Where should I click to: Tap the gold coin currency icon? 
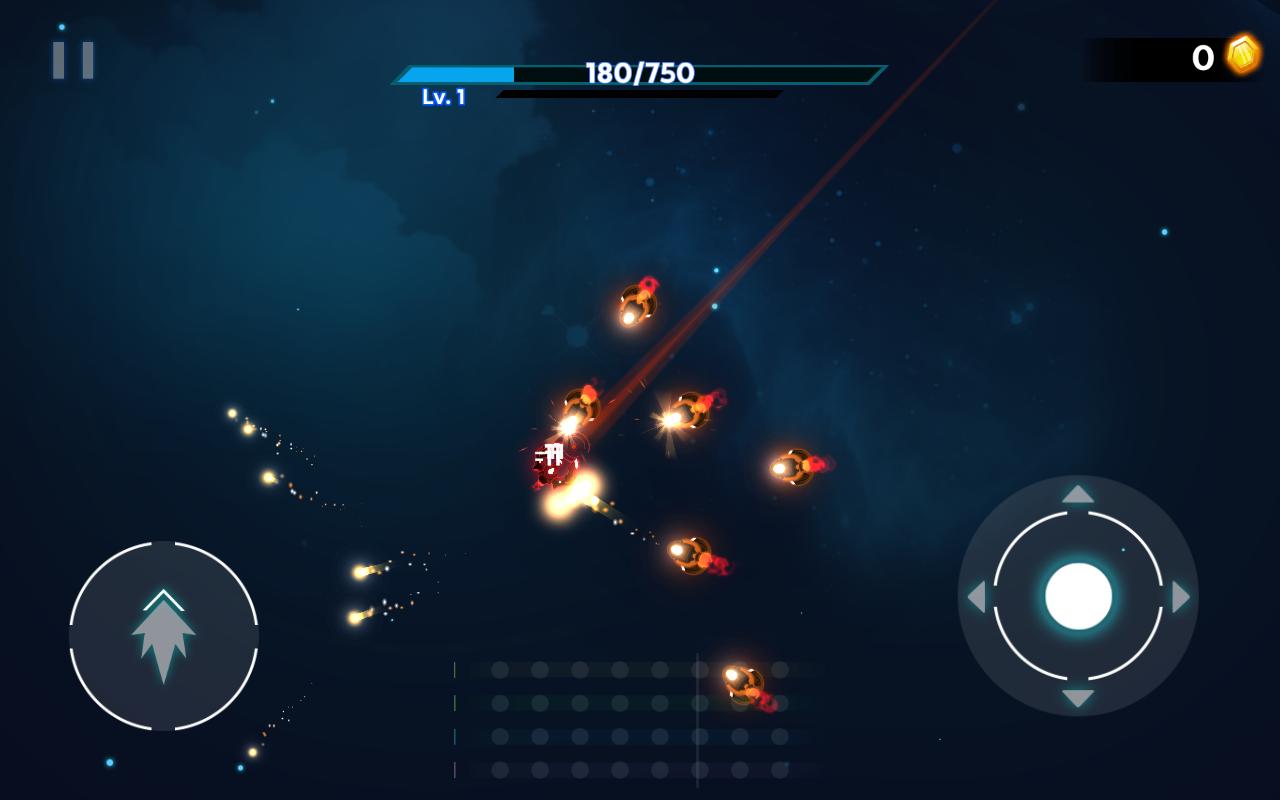point(1243,55)
